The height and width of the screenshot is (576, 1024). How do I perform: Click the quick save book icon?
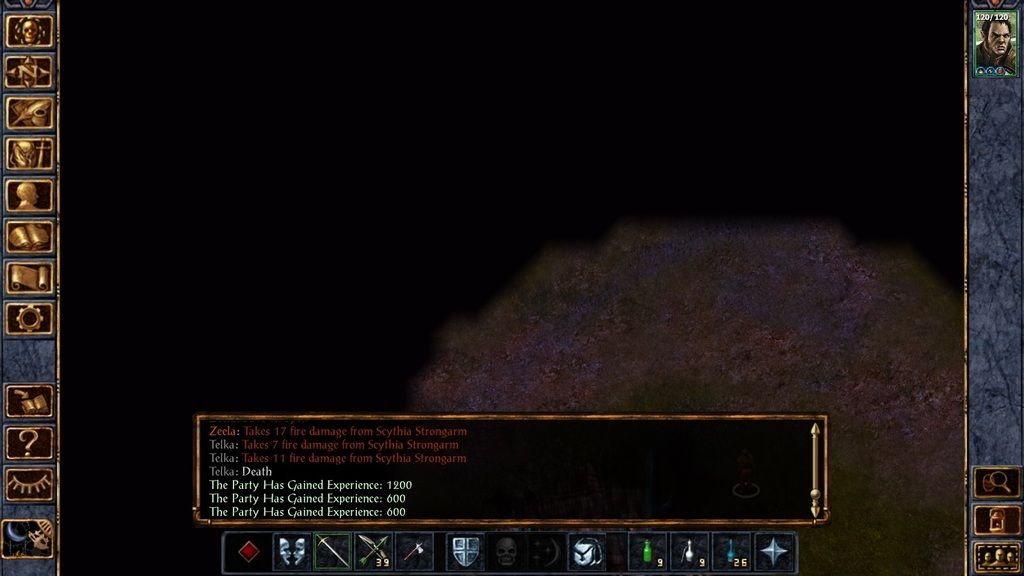point(29,401)
